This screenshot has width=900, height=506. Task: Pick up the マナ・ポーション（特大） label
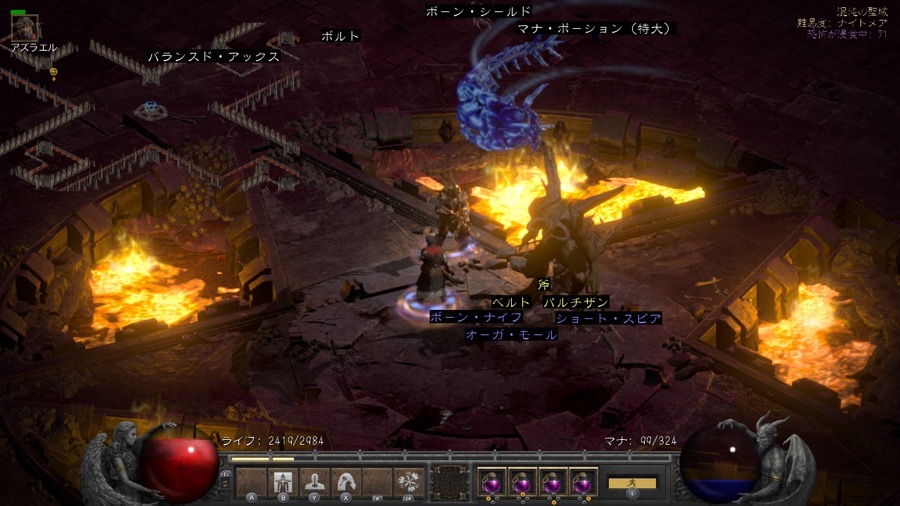point(596,29)
